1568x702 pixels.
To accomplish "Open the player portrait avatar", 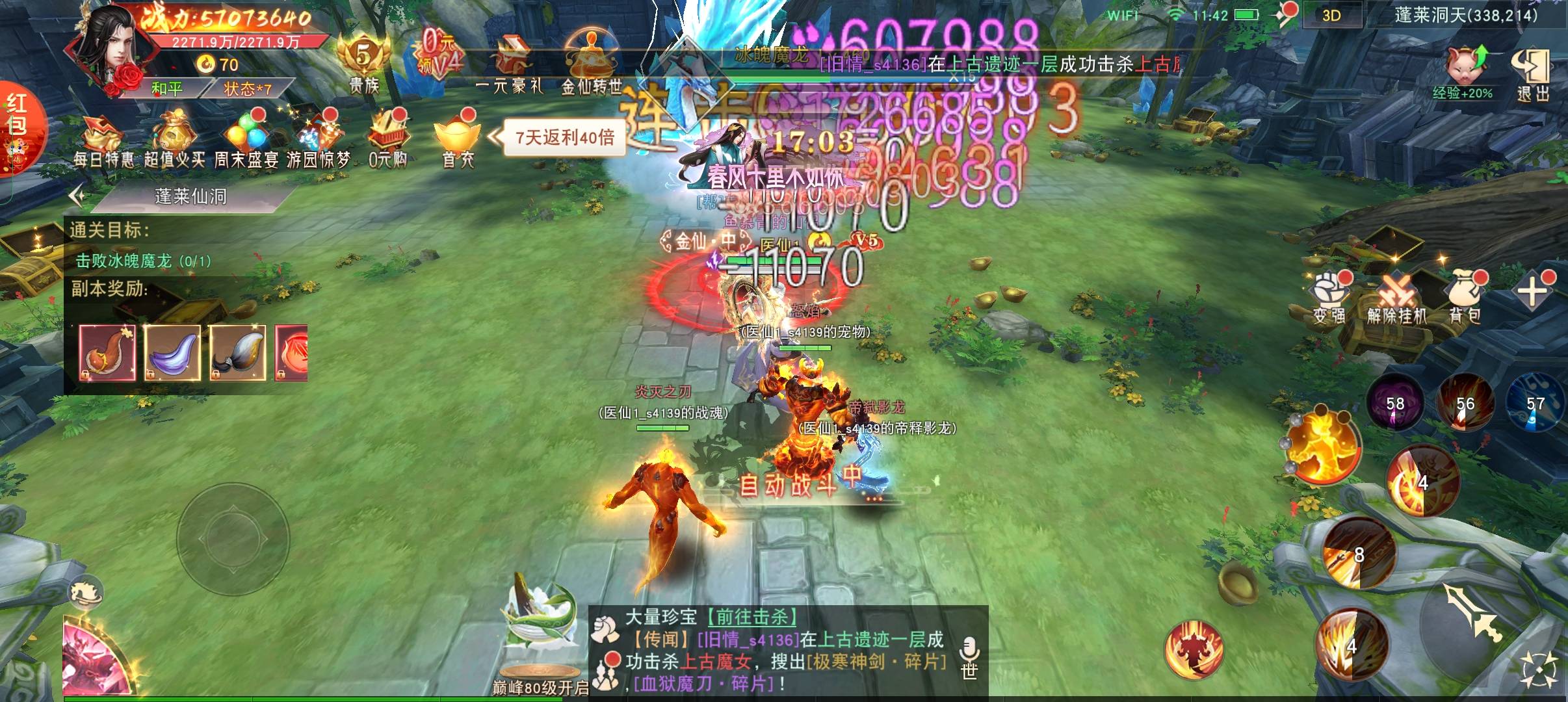I will click(x=116, y=49).
